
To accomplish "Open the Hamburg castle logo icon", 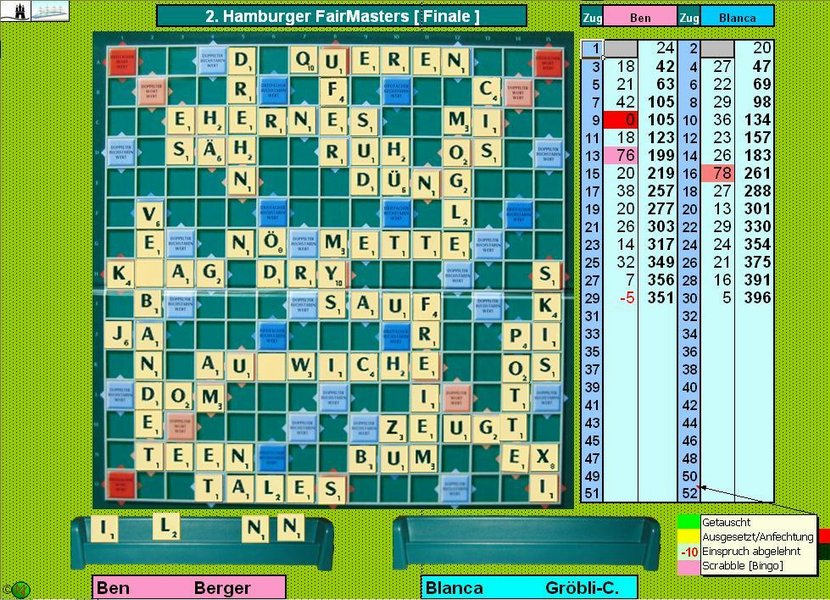I will (17, 11).
